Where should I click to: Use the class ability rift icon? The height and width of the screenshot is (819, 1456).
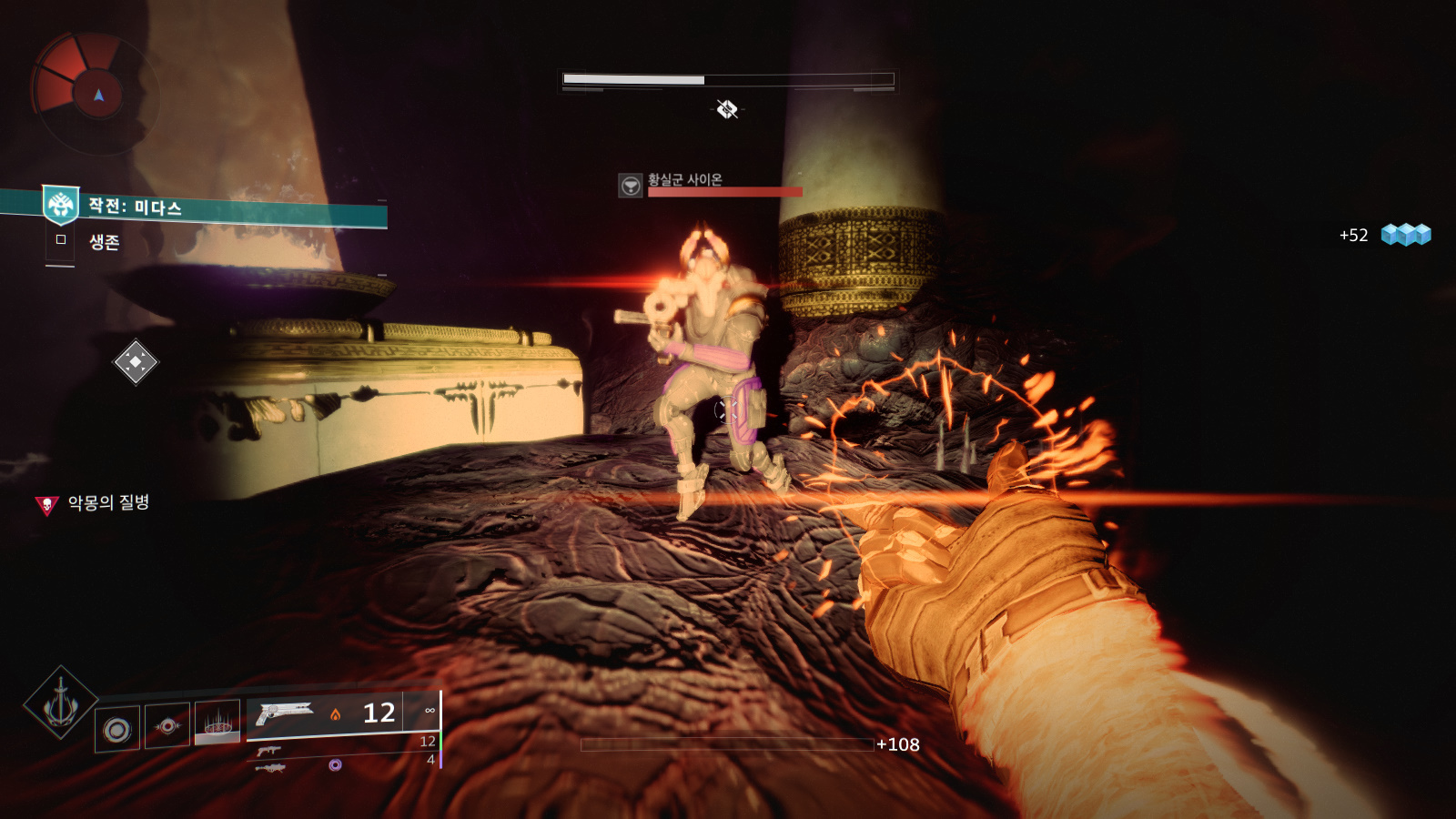(217, 723)
